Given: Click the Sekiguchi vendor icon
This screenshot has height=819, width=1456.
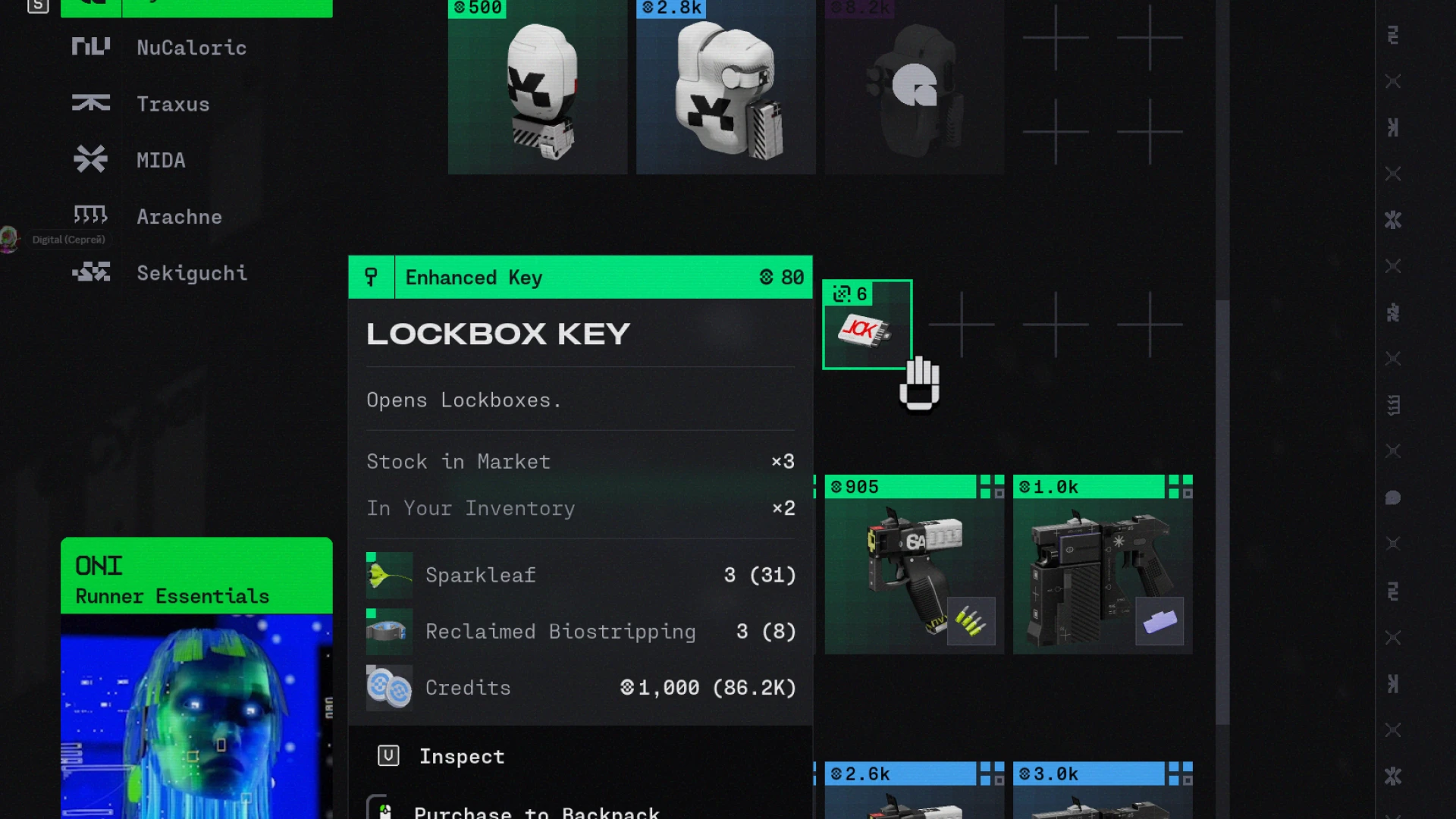Looking at the screenshot, I should point(90,272).
